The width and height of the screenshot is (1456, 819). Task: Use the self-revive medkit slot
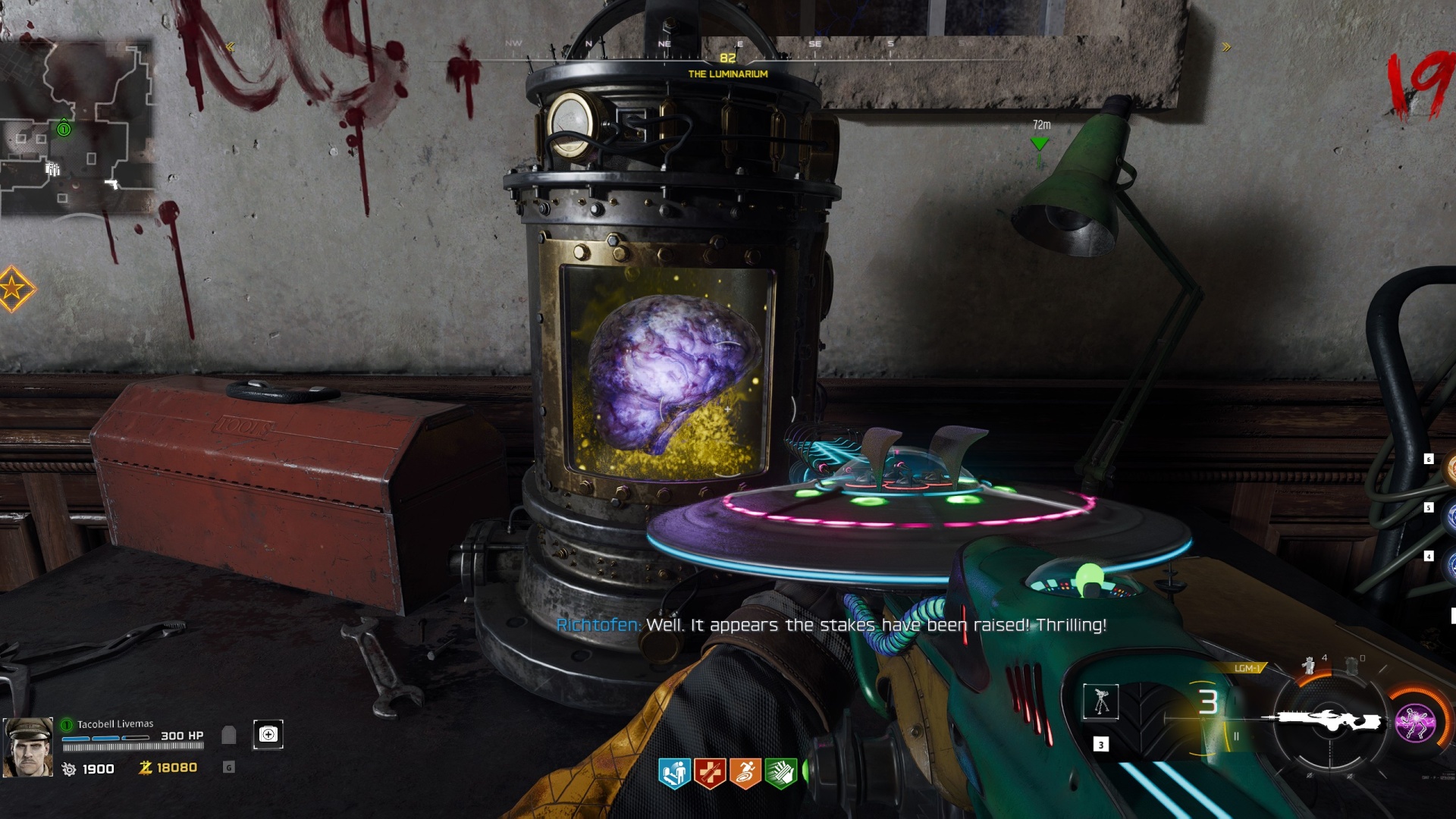tap(268, 734)
